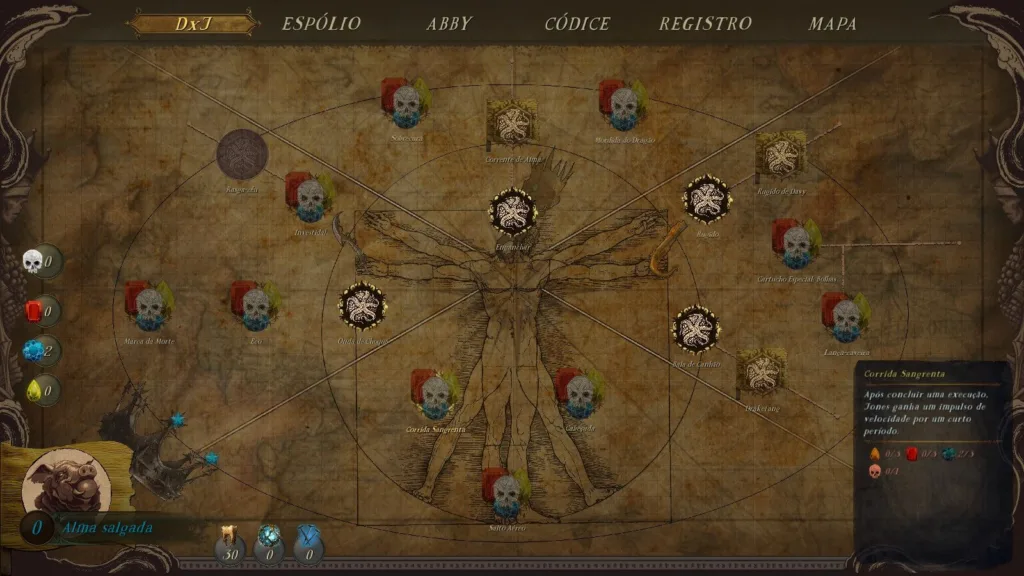Image resolution: width=1024 pixels, height=576 pixels.
Task: Choose the Rugido de Davy ability
Action: coord(780,155)
